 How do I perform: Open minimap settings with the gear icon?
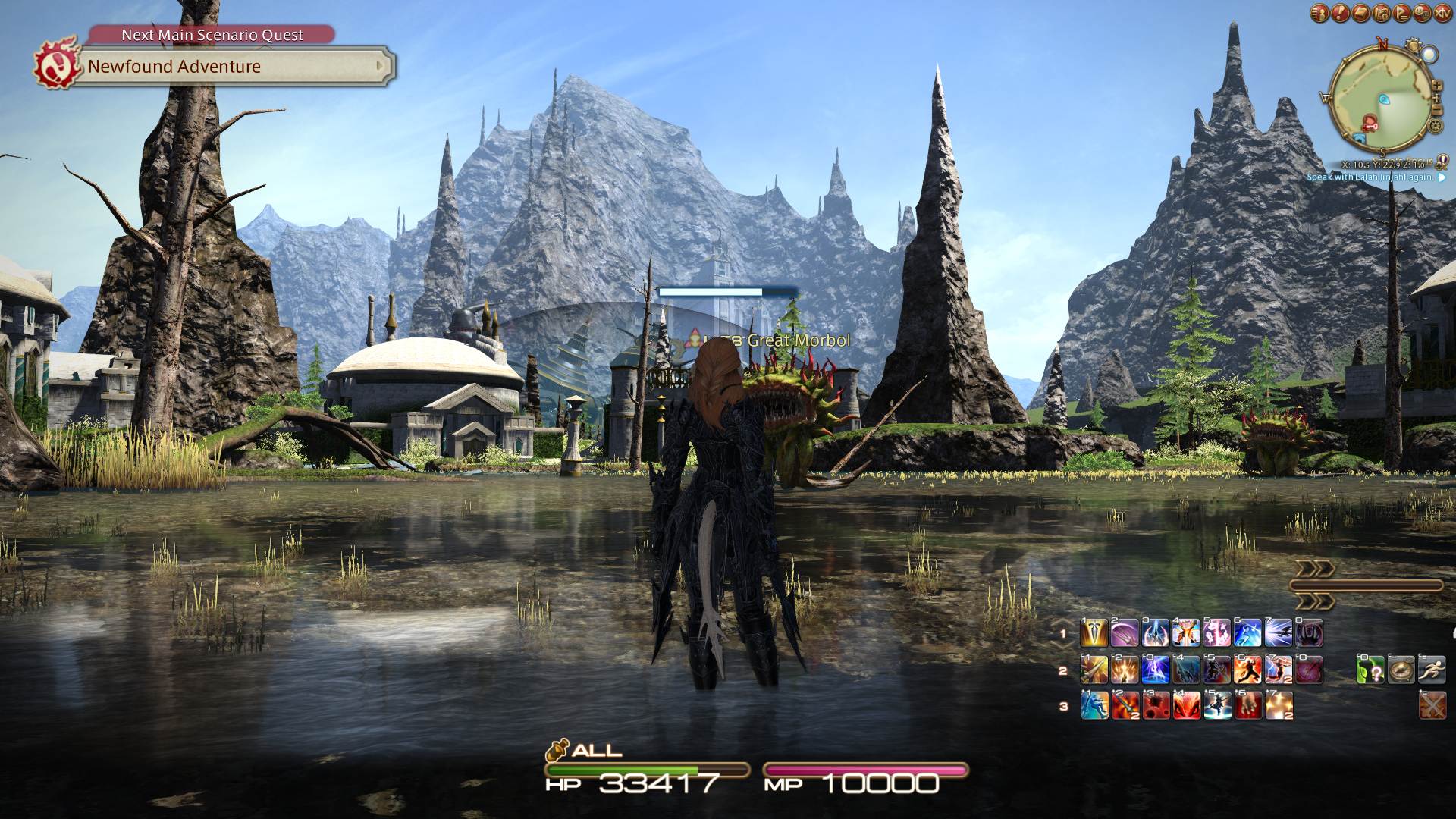click(1435, 124)
